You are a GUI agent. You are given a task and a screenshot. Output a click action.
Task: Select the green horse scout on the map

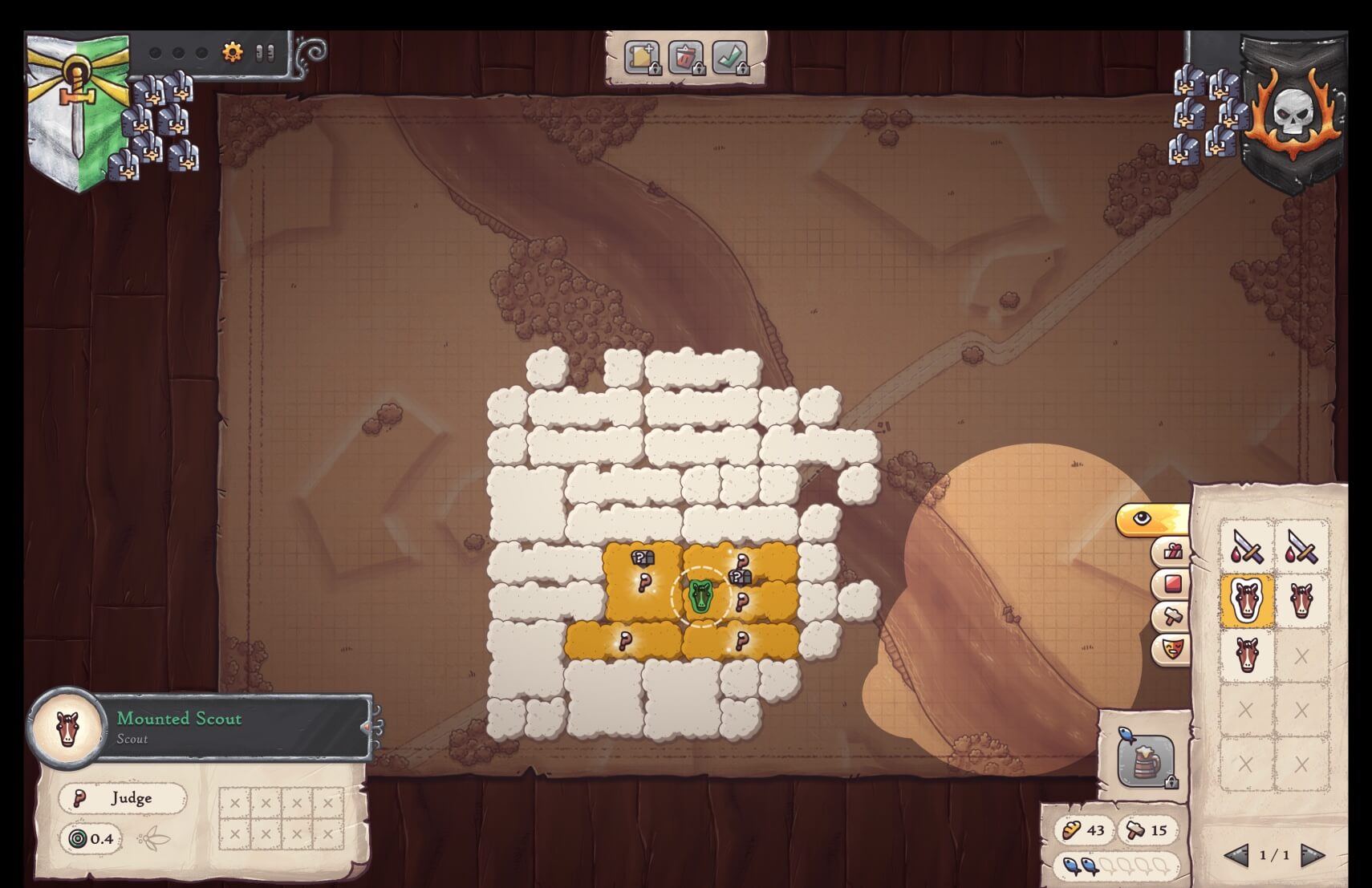(x=700, y=596)
